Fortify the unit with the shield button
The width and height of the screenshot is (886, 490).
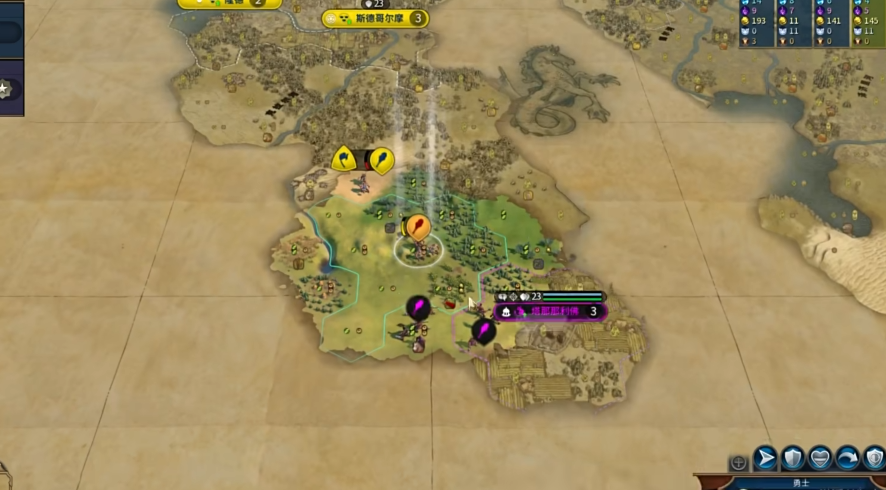click(793, 458)
